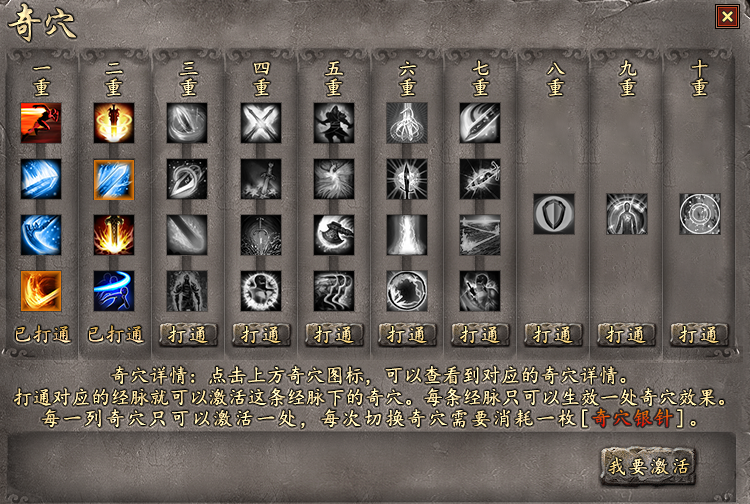Close the 奇穴 window
Screen dimensions: 750x504
[x=725, y=16]
